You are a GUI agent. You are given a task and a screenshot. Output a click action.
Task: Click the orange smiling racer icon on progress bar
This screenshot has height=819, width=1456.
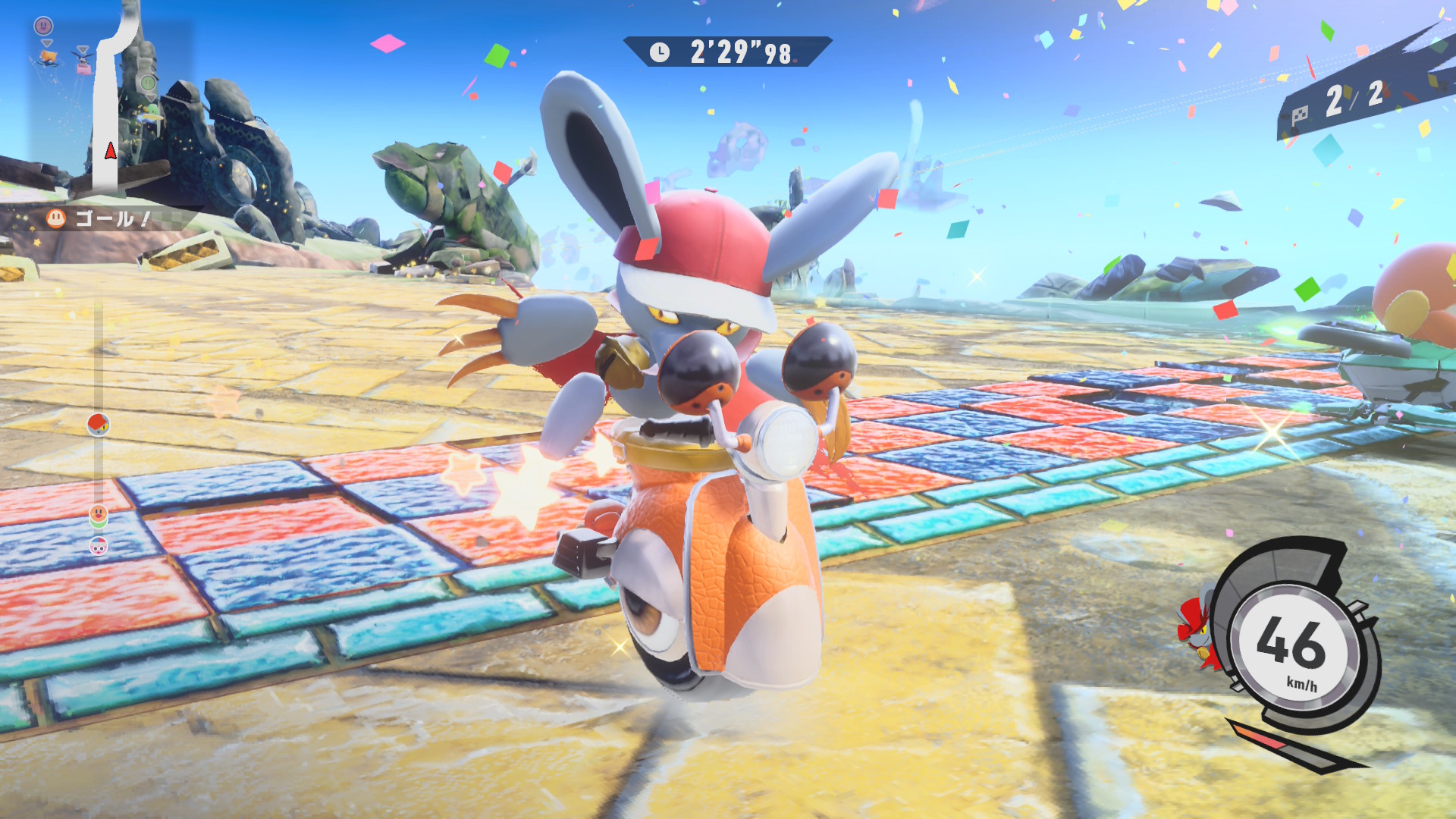[x=99, y=516]
